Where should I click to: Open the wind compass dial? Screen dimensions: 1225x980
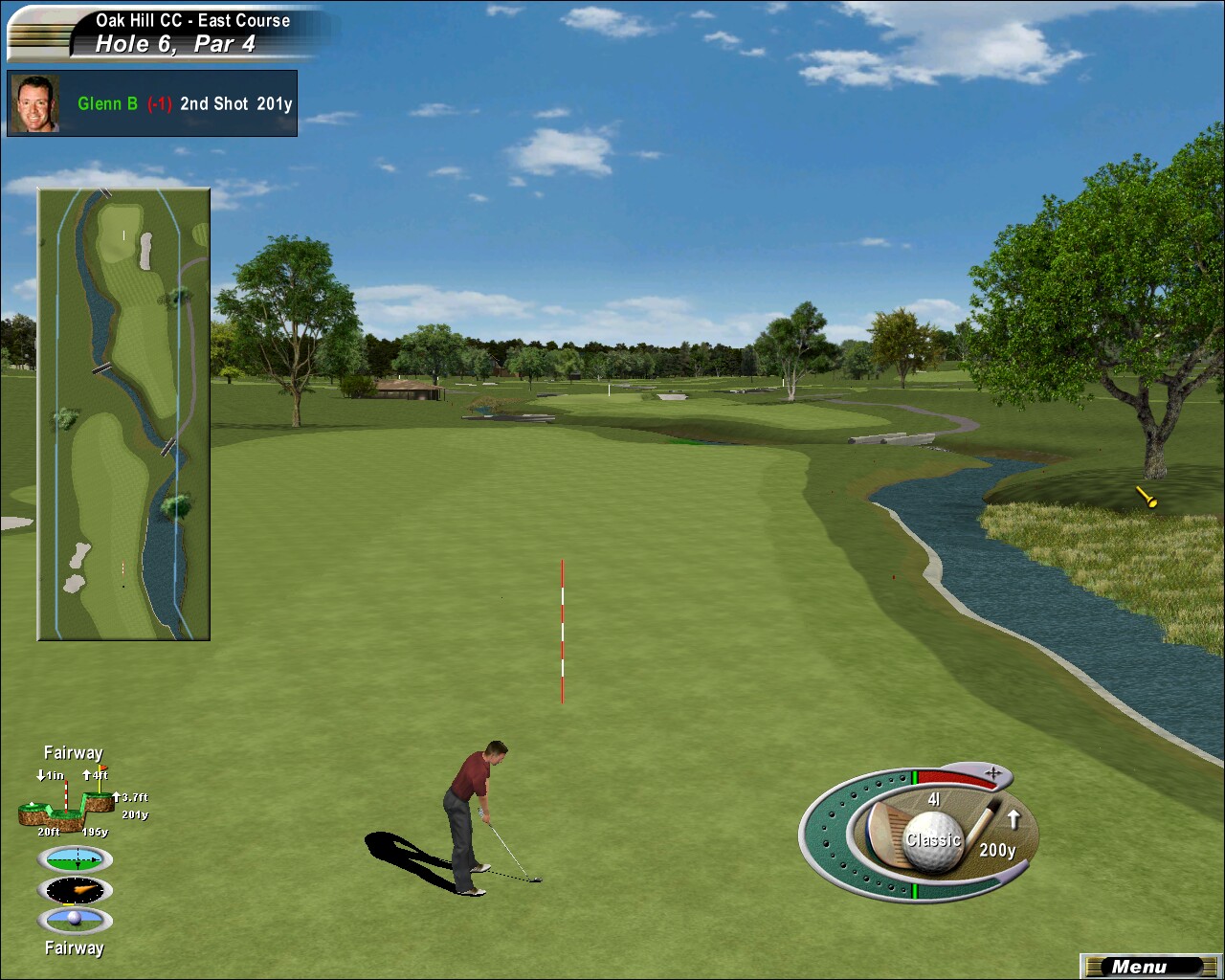pyautogui.click(x=75, y=890)
